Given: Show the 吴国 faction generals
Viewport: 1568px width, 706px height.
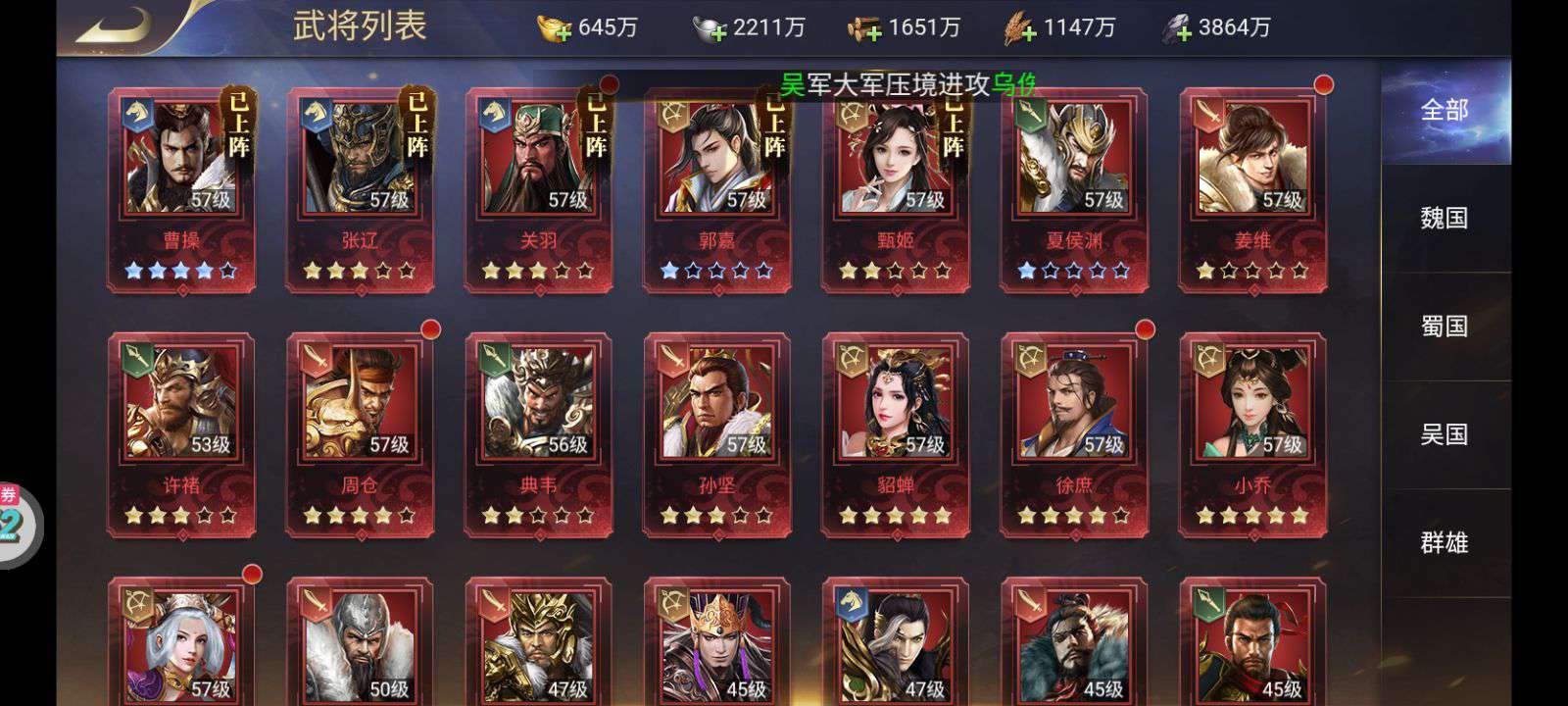Looking at the screenshot, I should (x=1445, y=433).
